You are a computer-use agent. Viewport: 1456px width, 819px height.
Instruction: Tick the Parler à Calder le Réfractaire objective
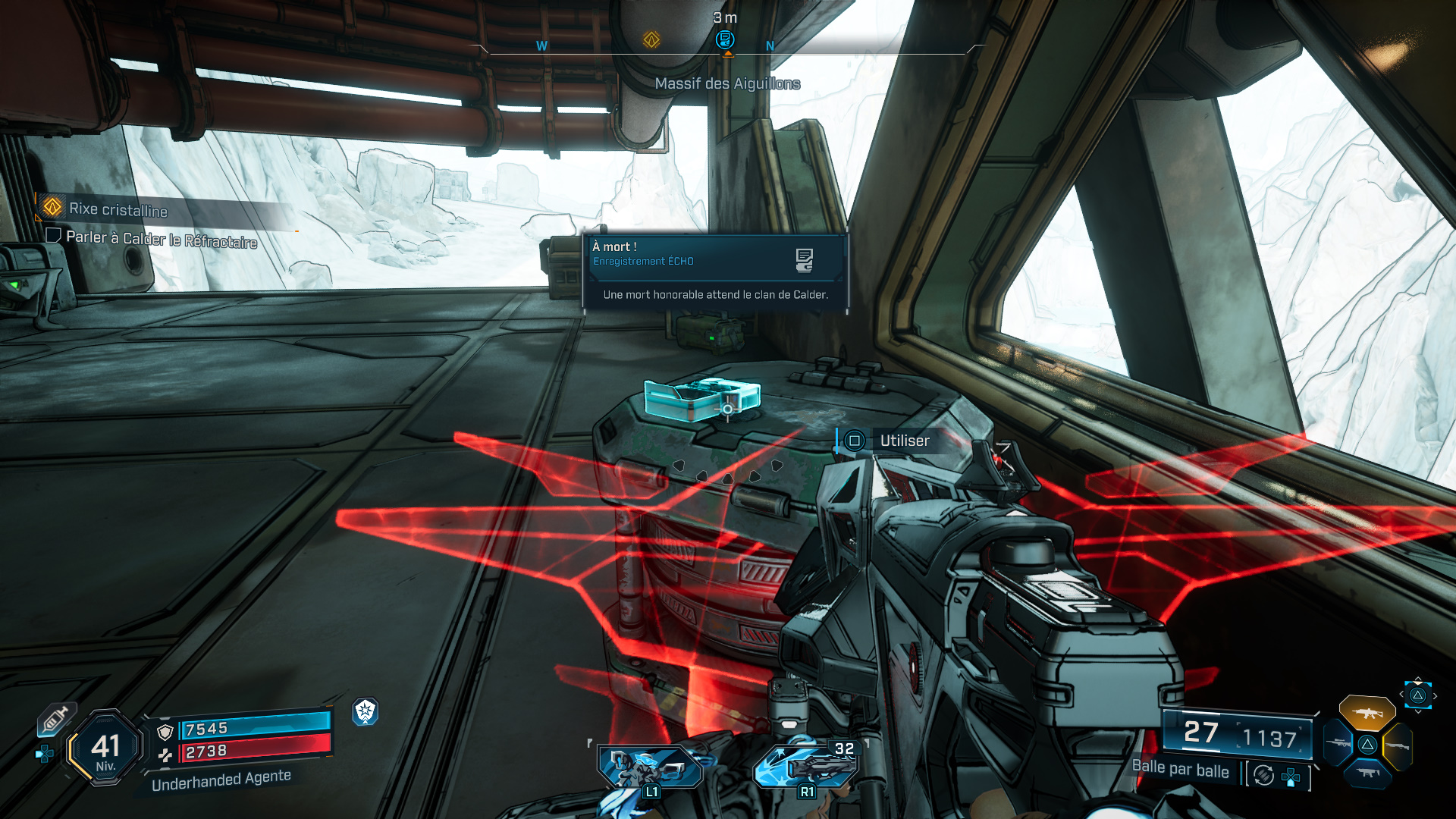coord(53,236)
